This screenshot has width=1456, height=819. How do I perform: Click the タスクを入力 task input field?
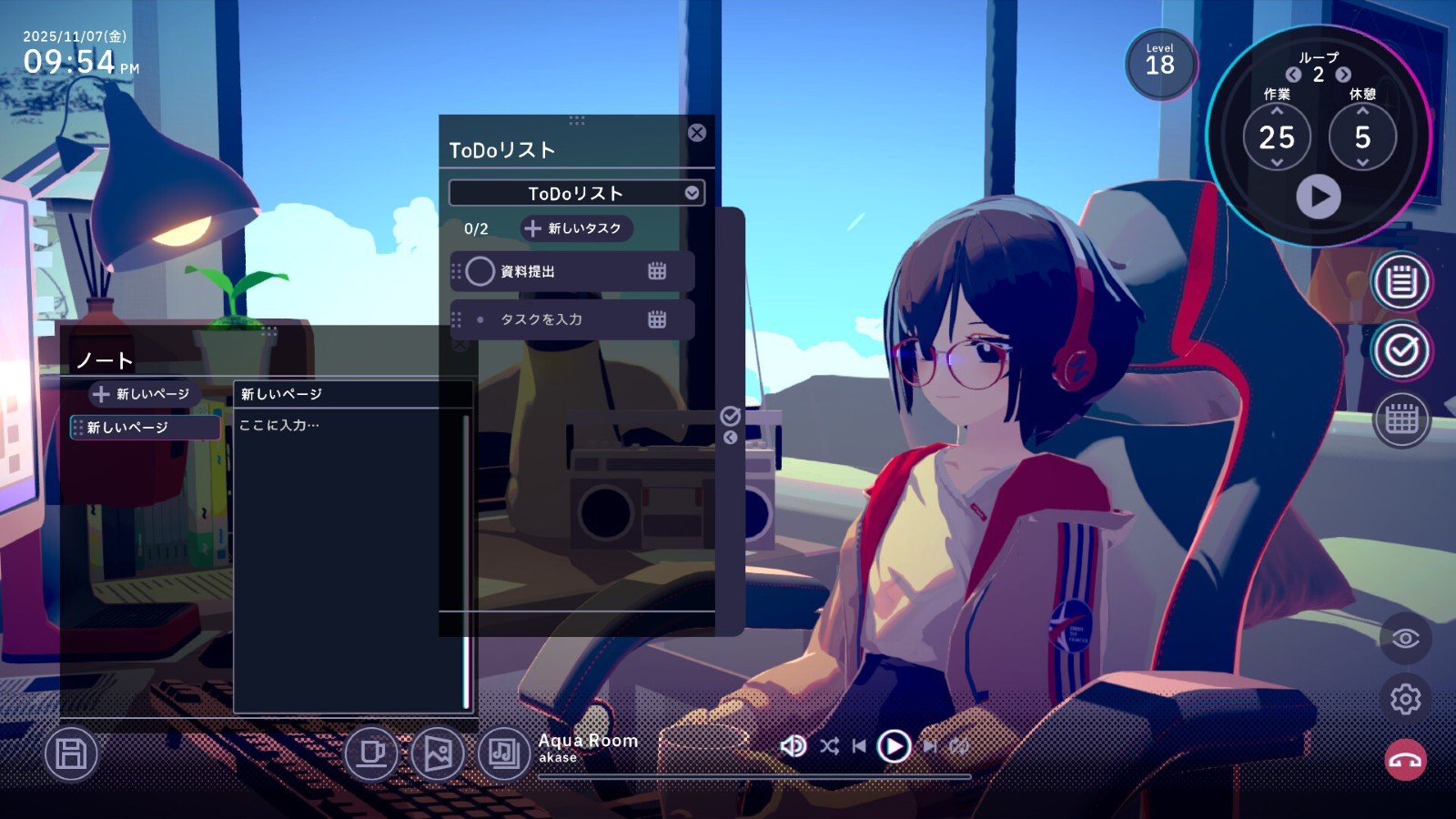(x=564, y=319)
